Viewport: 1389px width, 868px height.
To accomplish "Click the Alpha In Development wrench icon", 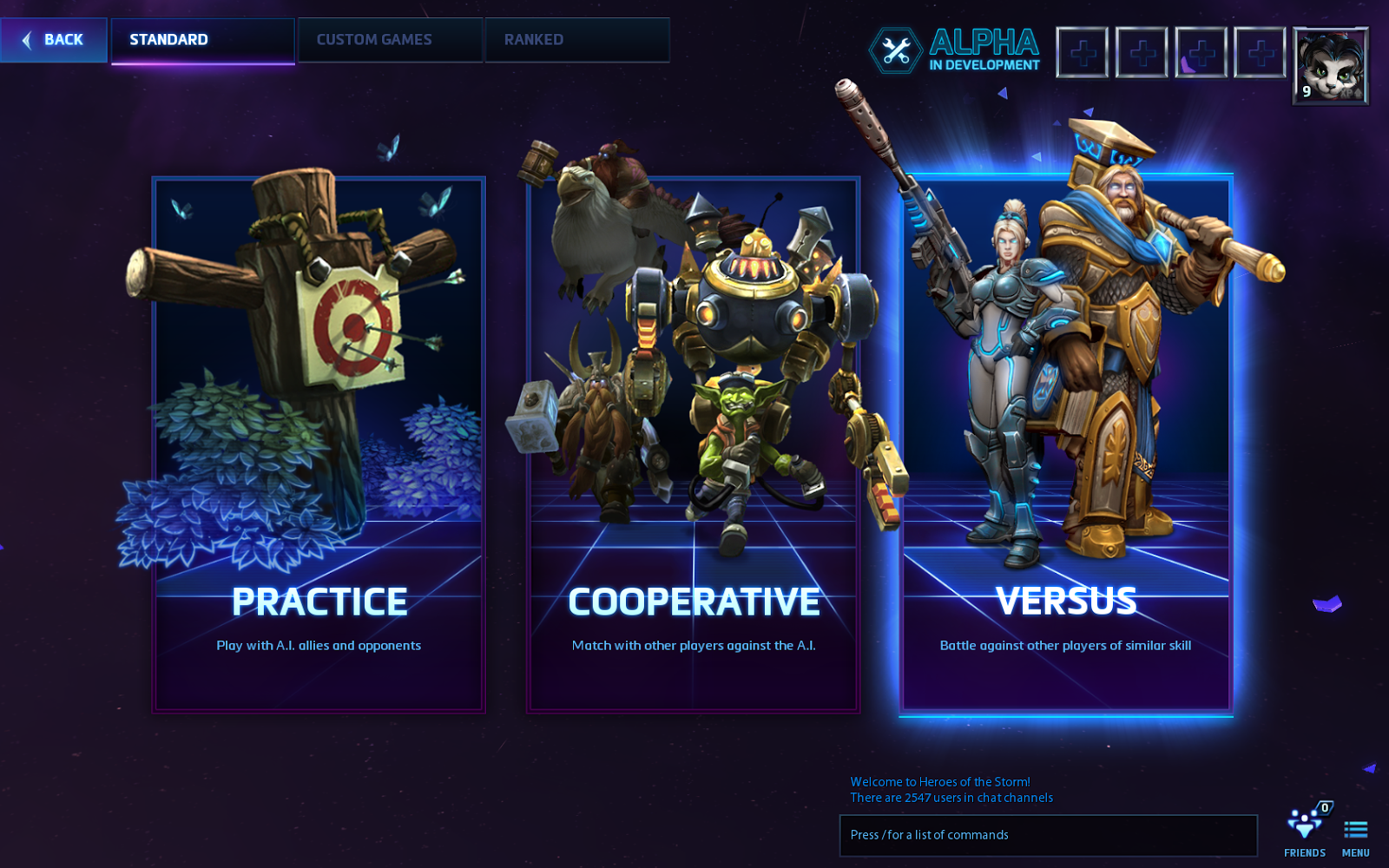I will [895, 51].
